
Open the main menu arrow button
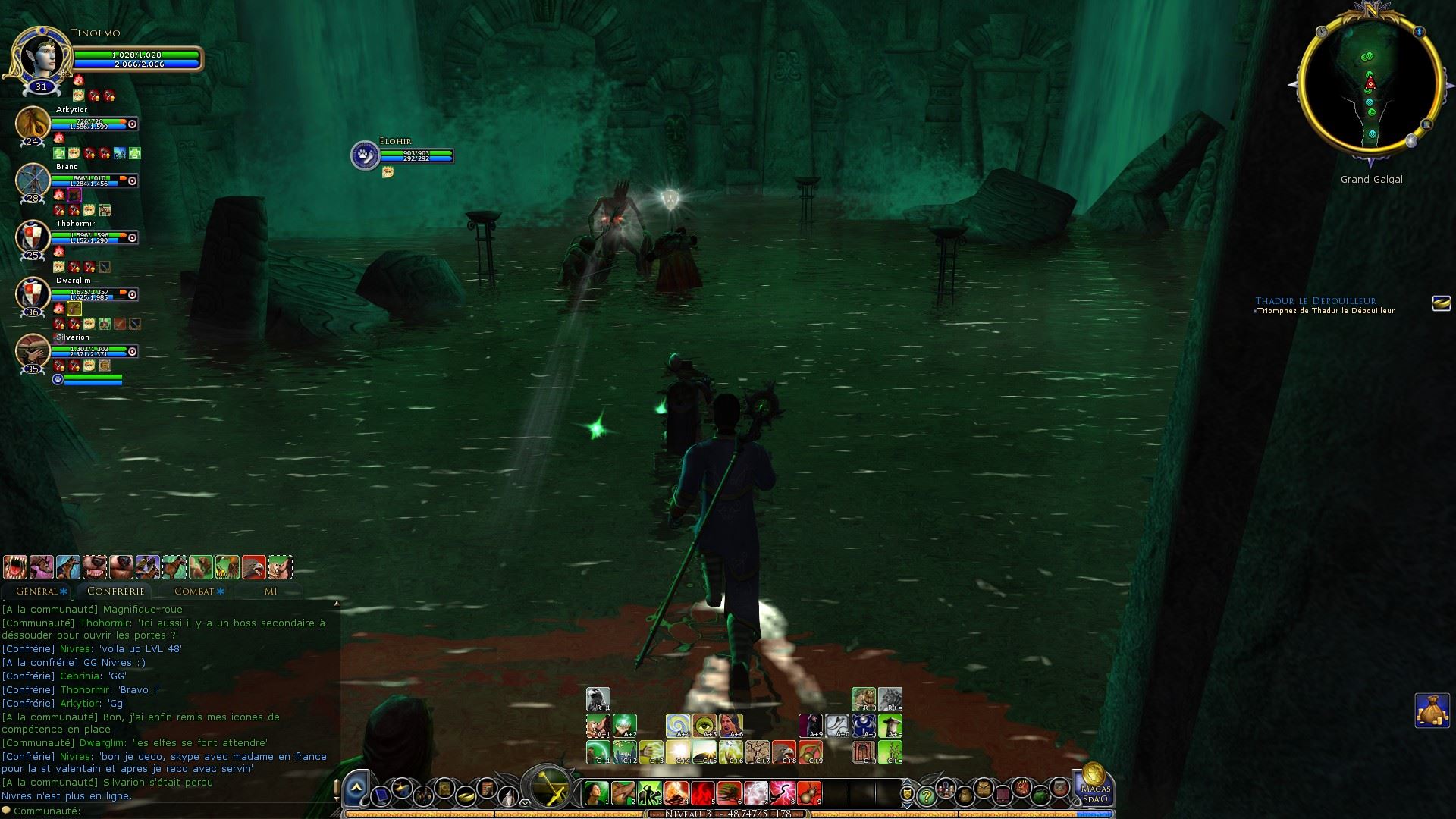[356, 790]
